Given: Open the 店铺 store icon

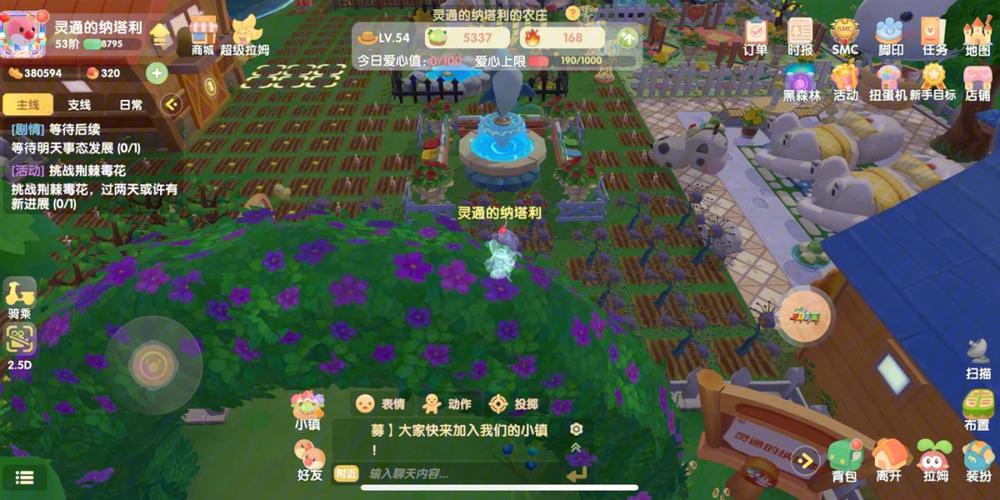Looking at the screenshot, I should coord(977,82).
